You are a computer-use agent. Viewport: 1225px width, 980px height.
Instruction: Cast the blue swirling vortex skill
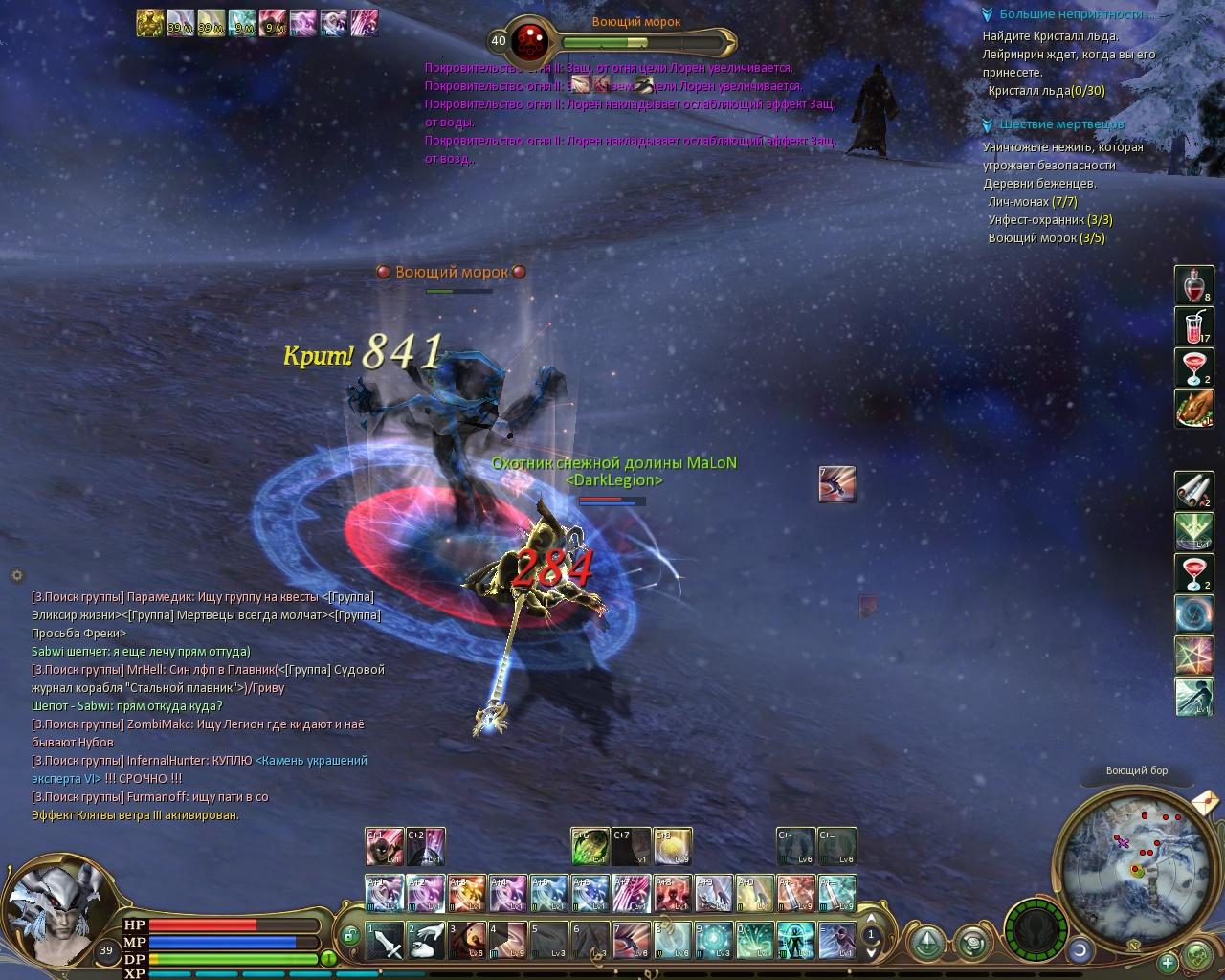pyautogui.click(x=1193, y=614)
